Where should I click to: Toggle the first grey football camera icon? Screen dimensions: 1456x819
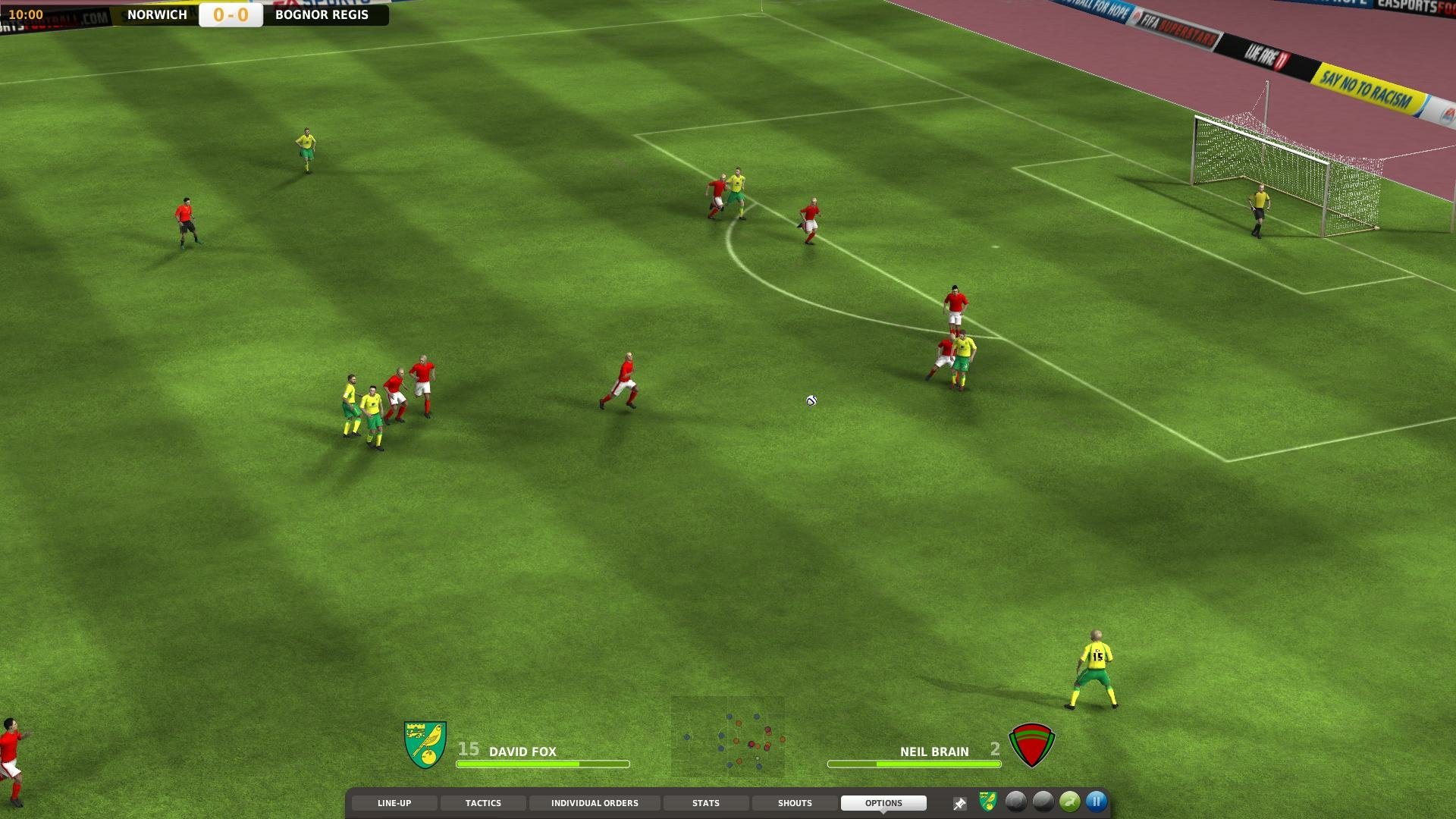point(1016,802)
